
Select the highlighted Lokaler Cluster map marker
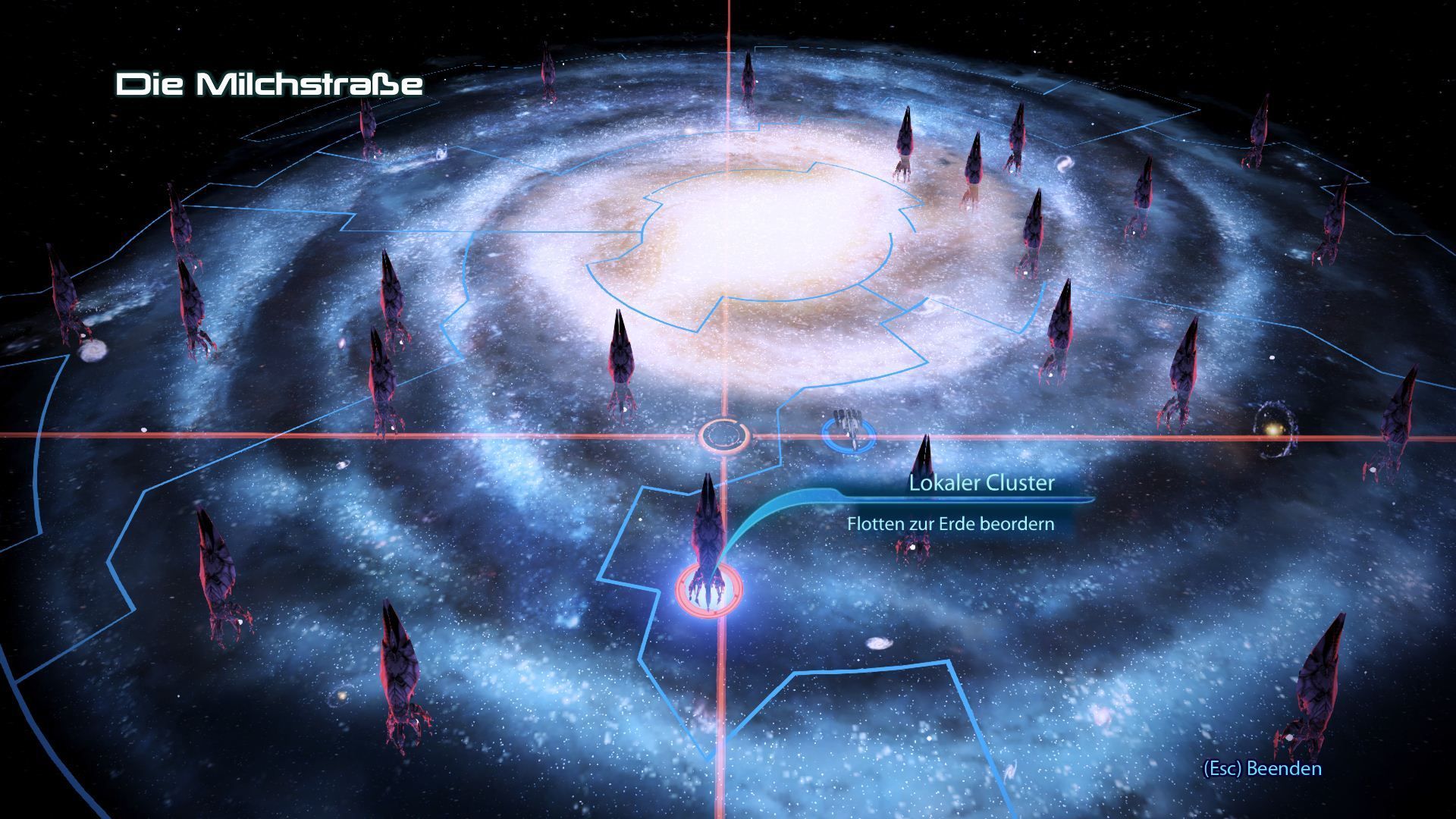coord(708,587)
